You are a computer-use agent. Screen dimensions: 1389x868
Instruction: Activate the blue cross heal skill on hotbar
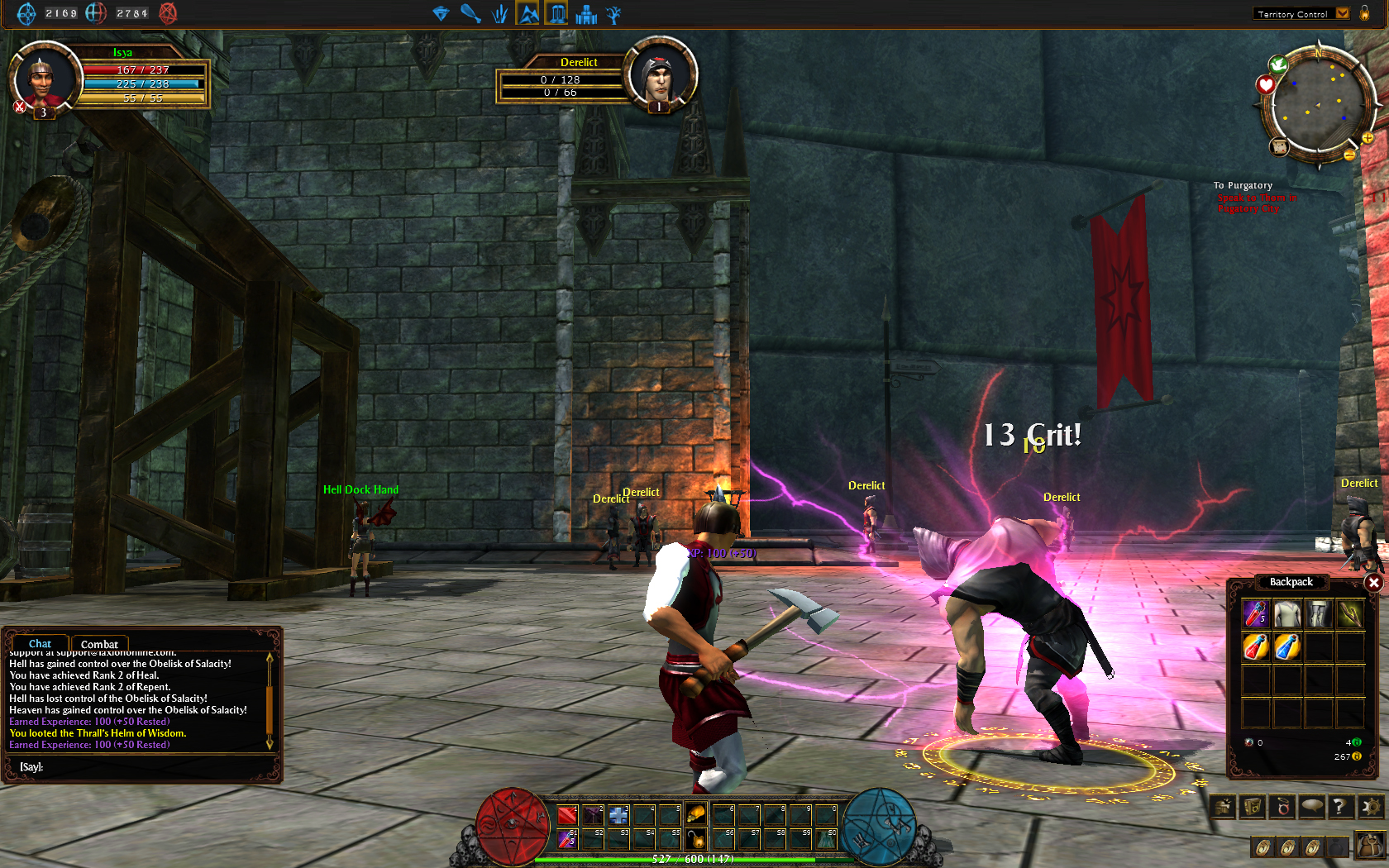point(618,815)
